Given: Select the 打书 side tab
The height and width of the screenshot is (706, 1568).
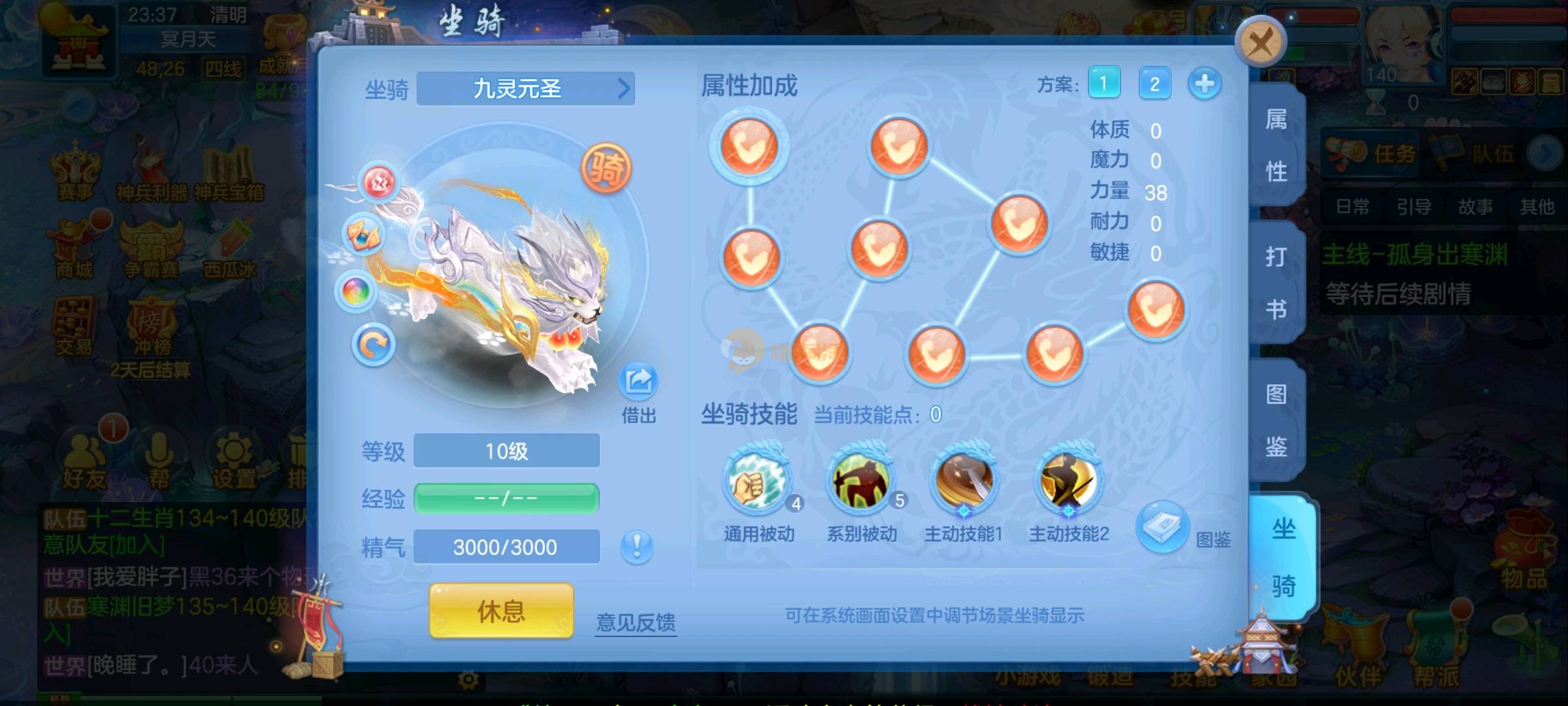Looking at the screenshot, I should [1276, 282].
